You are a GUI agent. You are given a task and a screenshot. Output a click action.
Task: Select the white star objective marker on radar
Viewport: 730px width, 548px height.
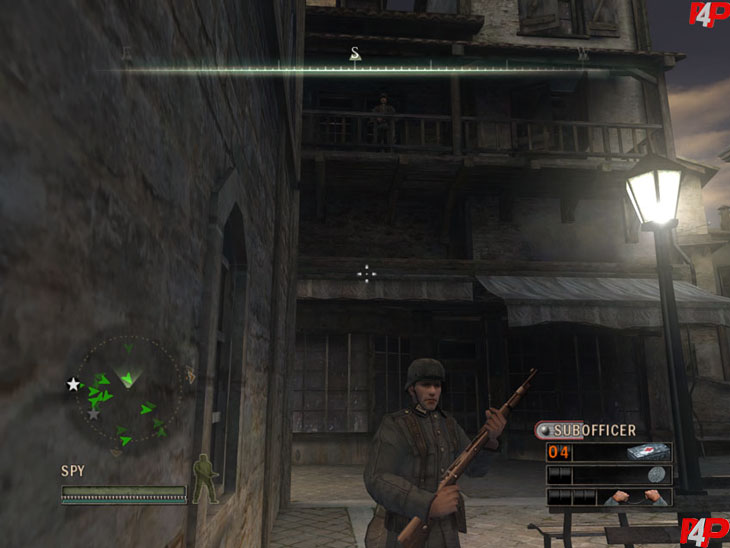(x=73, y=384)
